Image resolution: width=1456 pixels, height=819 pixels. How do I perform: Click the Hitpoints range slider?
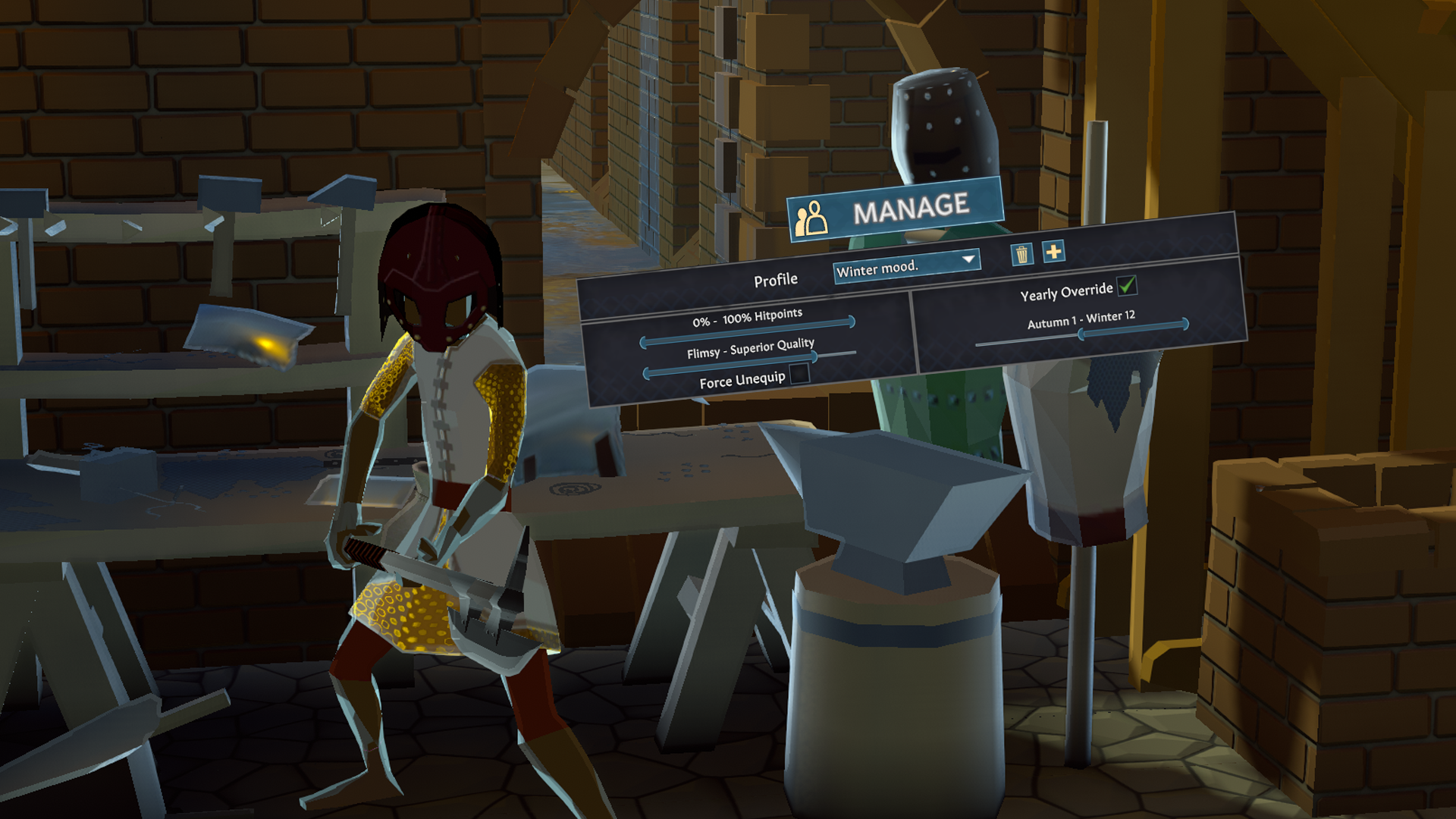point(748,332)
